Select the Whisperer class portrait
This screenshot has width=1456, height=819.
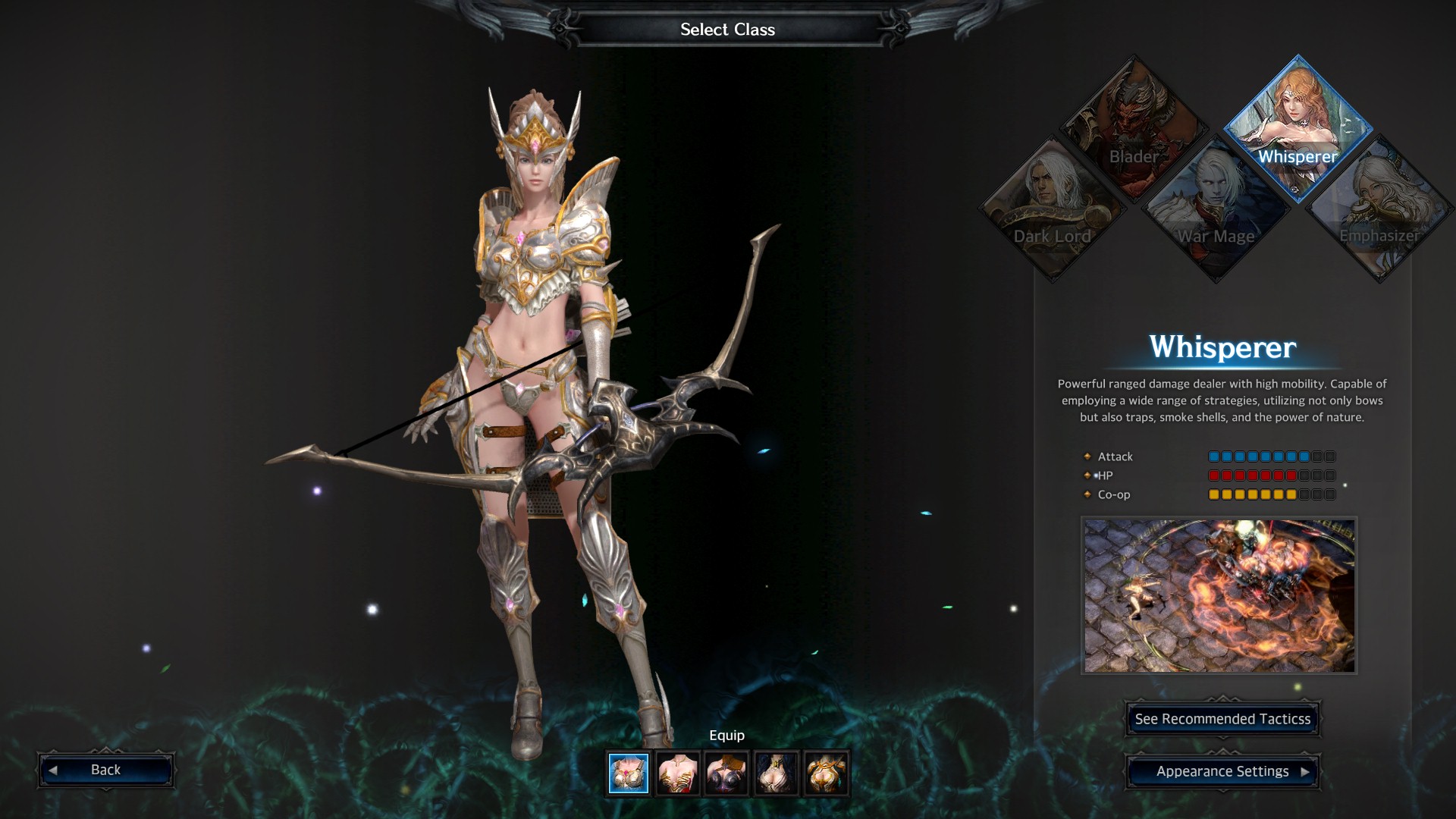tap(1298, 127)
